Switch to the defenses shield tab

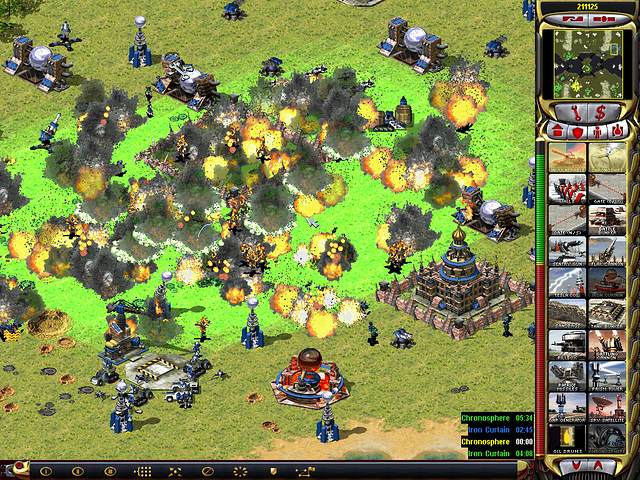(x=577, y=131)
